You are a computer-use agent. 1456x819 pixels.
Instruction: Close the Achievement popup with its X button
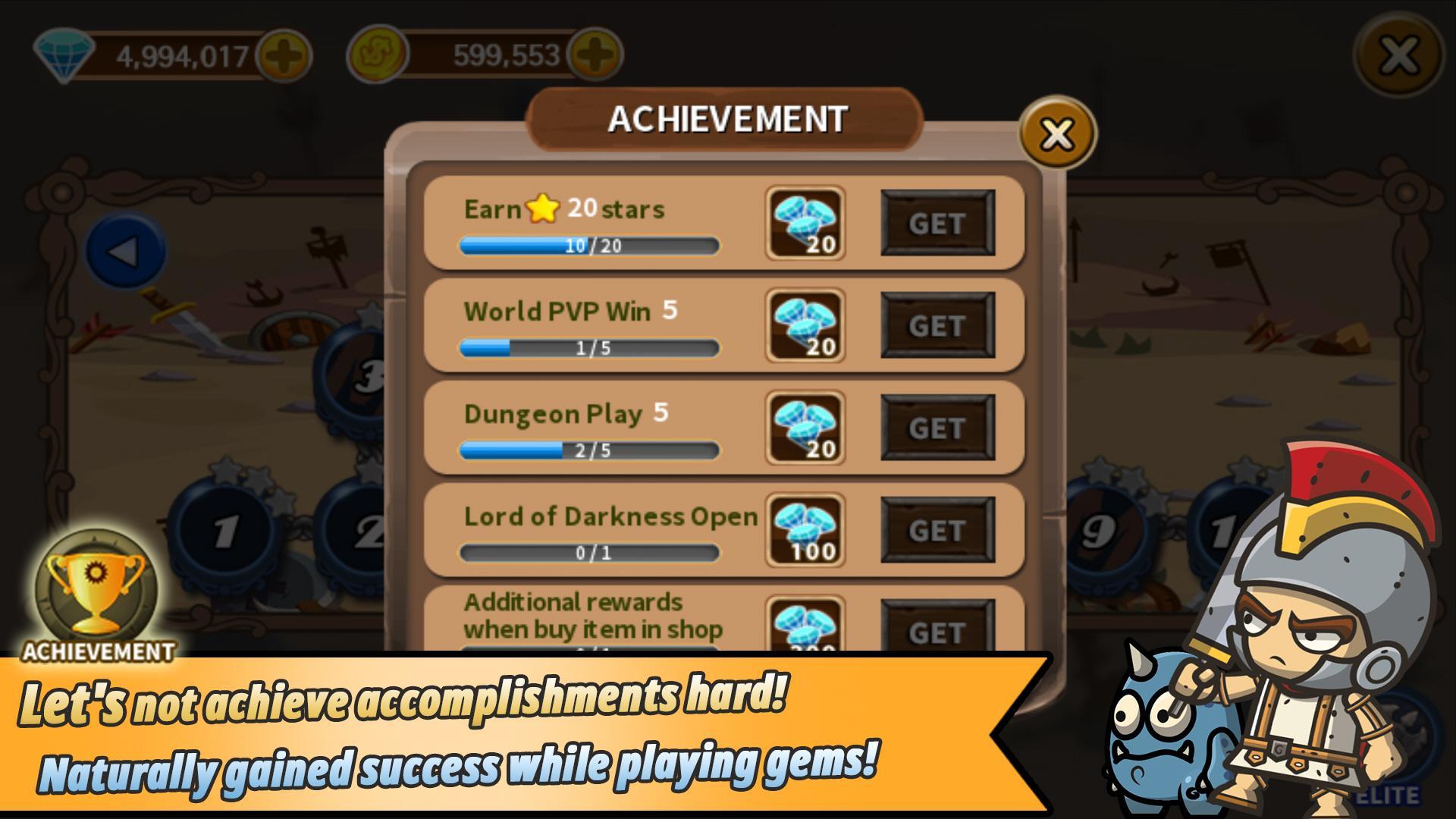(1056, 133)
